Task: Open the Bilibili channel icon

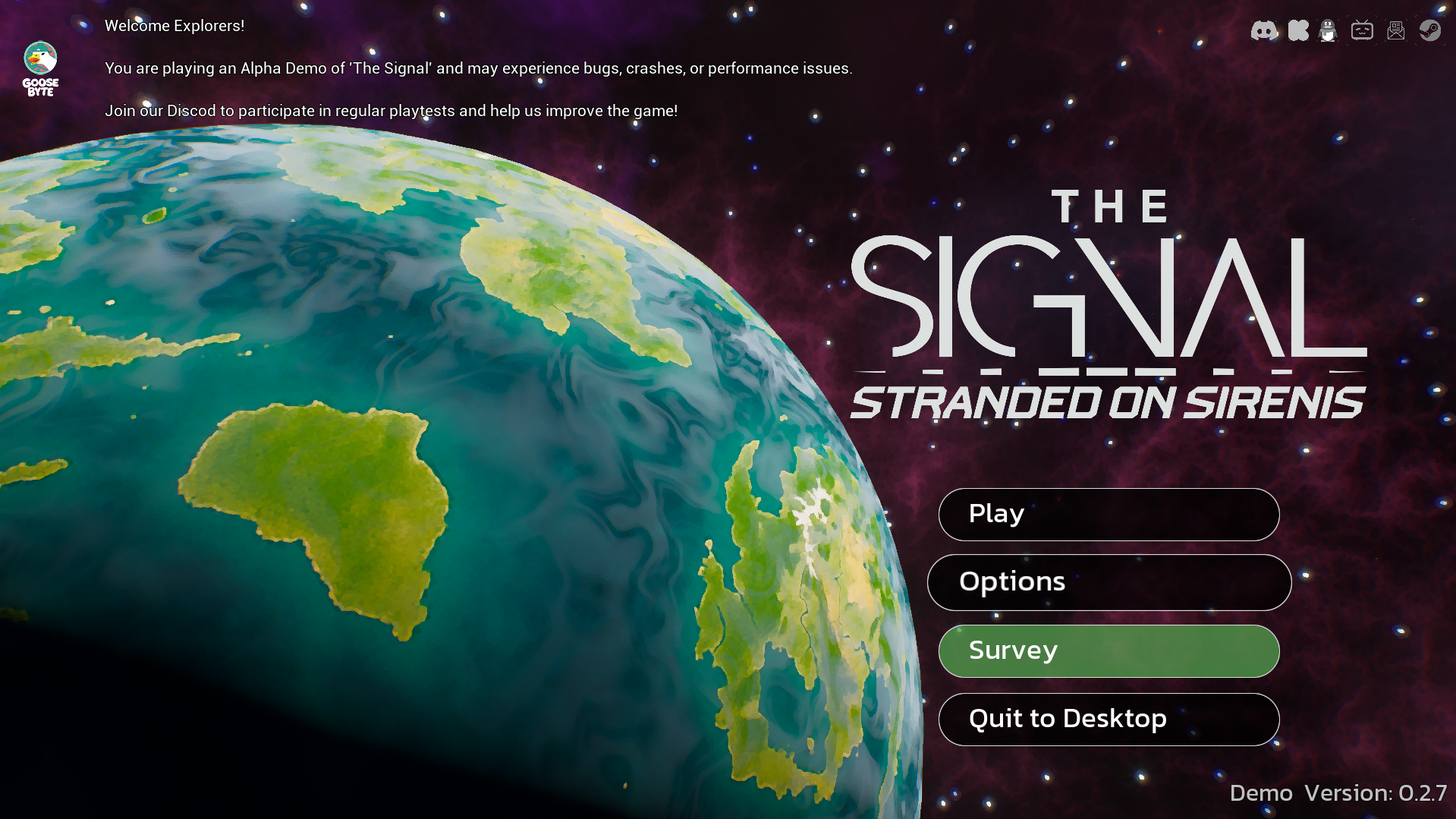Action: (1362, 30)
